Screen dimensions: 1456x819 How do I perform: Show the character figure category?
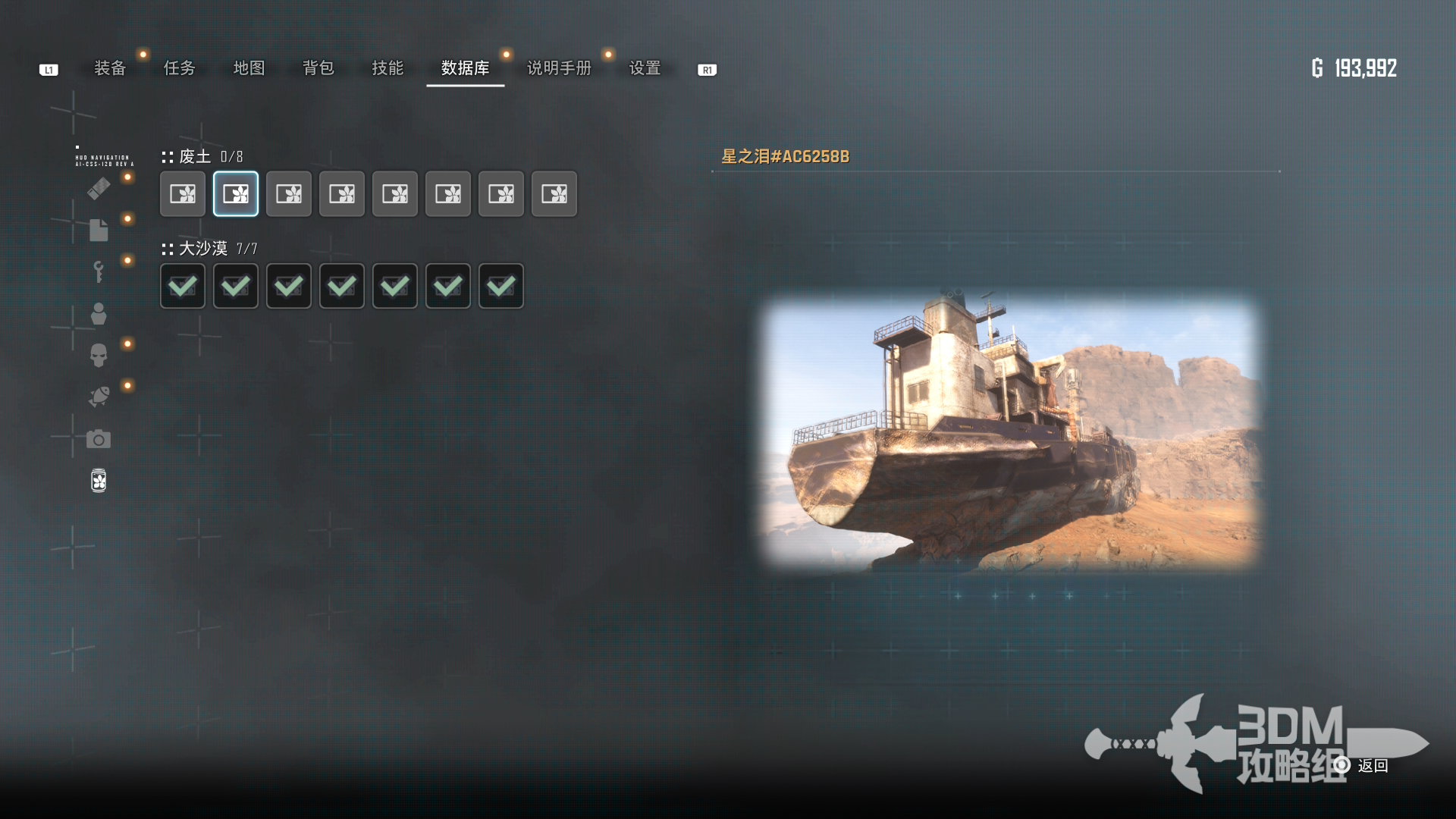(99, 313)
